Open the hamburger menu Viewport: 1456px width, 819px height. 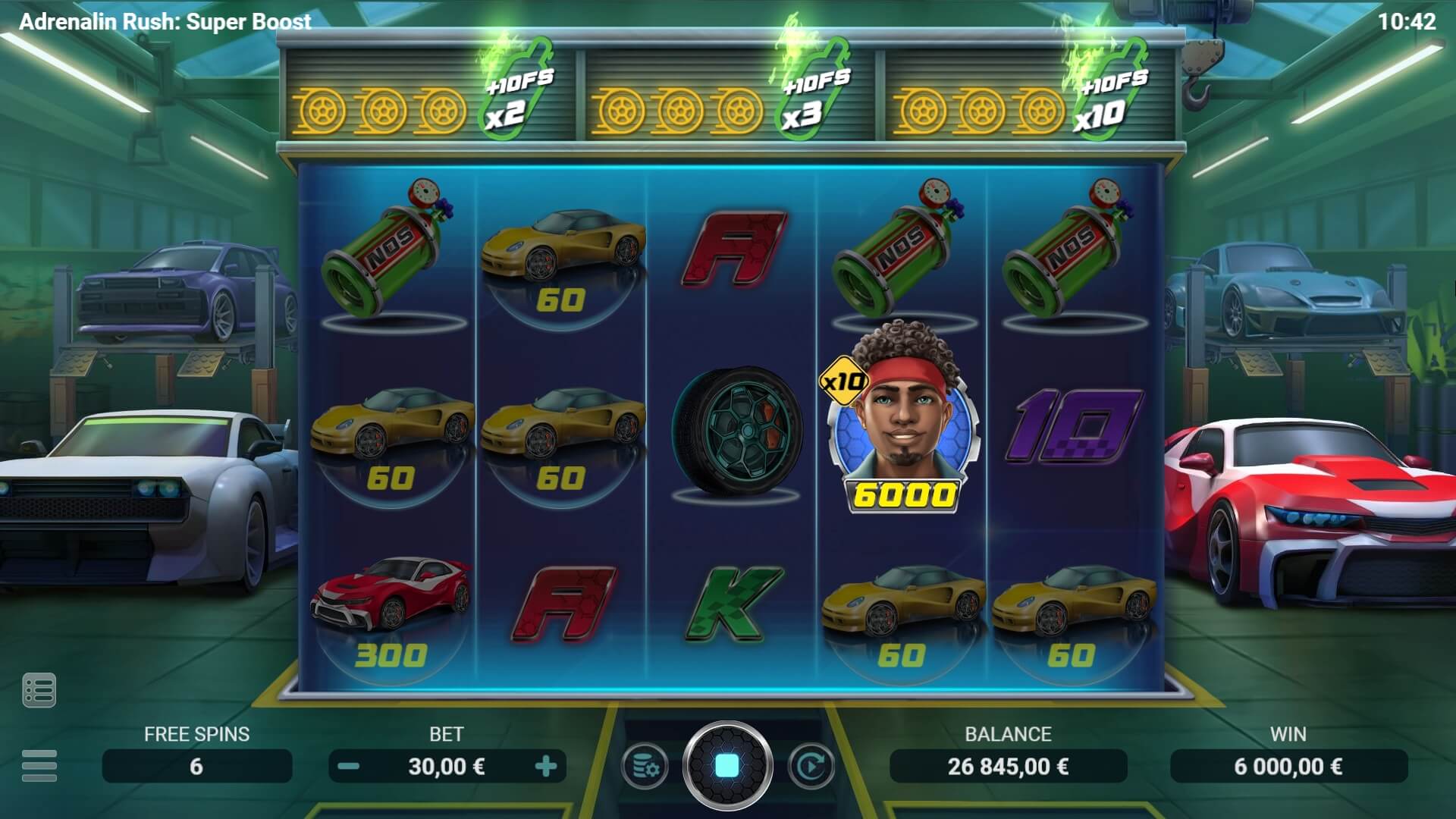39,765
